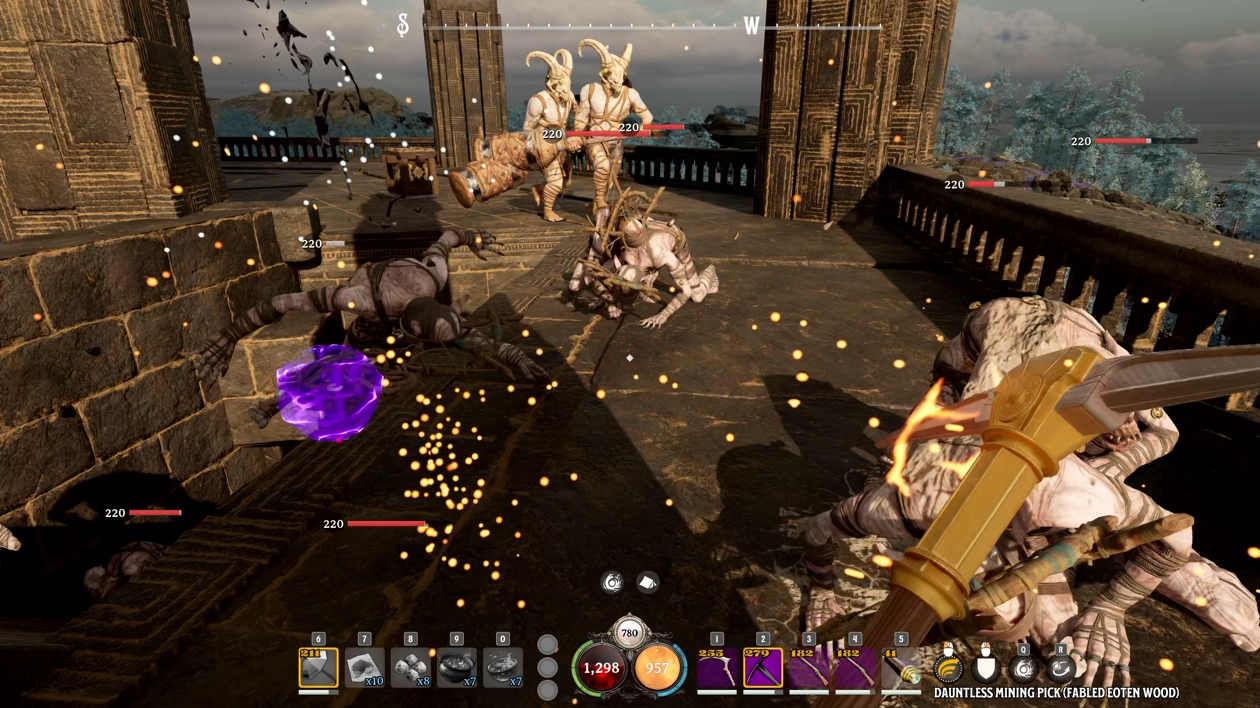Trigger the R spin ability

(1061, 667)
